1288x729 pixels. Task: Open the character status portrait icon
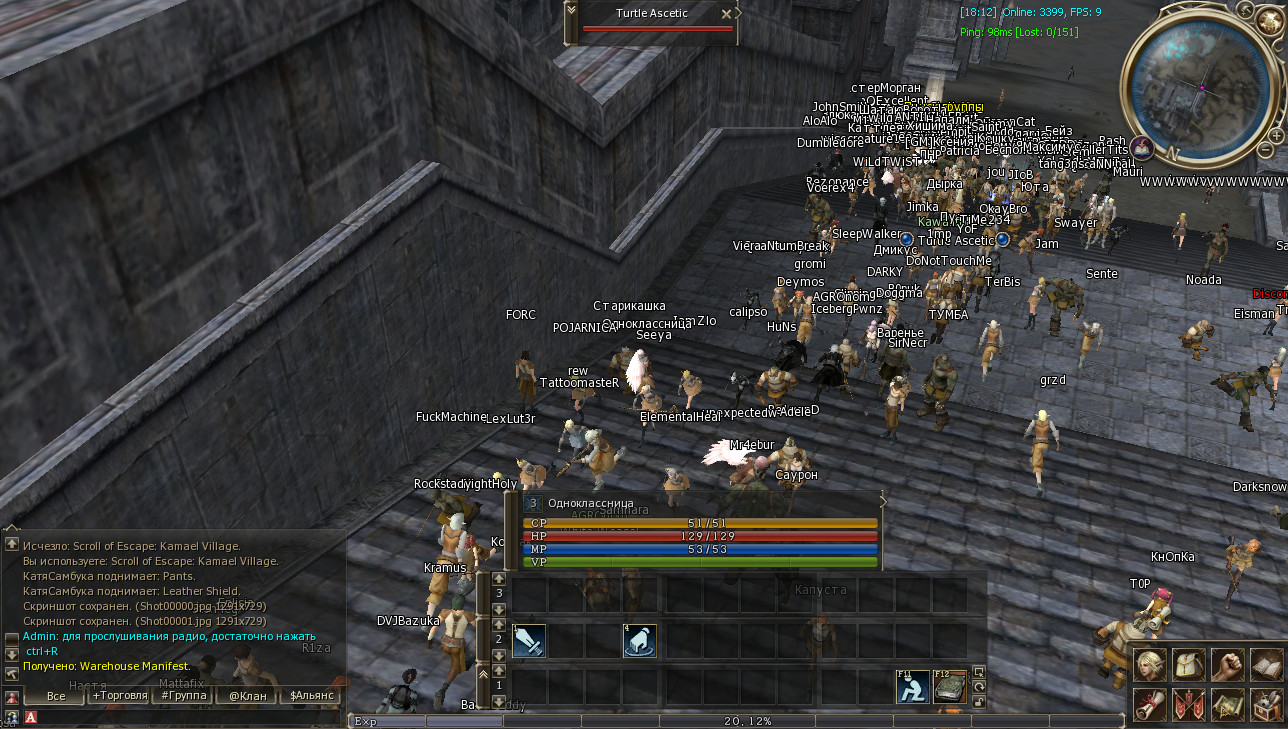[1150, 665]
